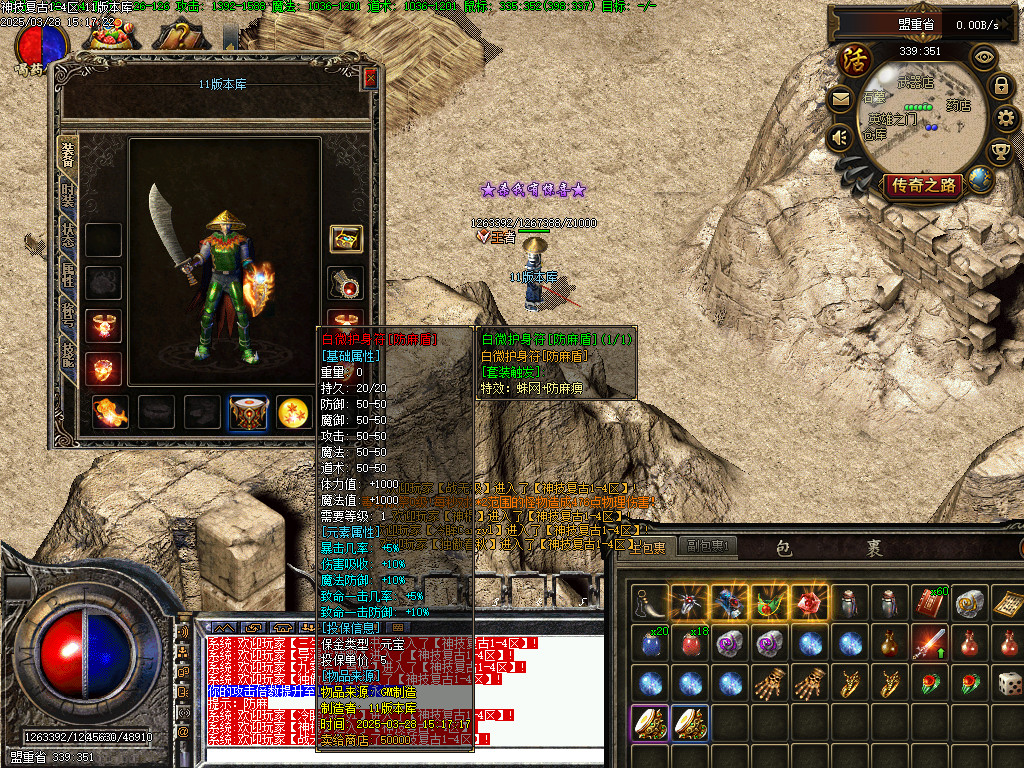
Task: Toggle the sound speaker icon
Action: pyautogui.click(x=841, y=137)
